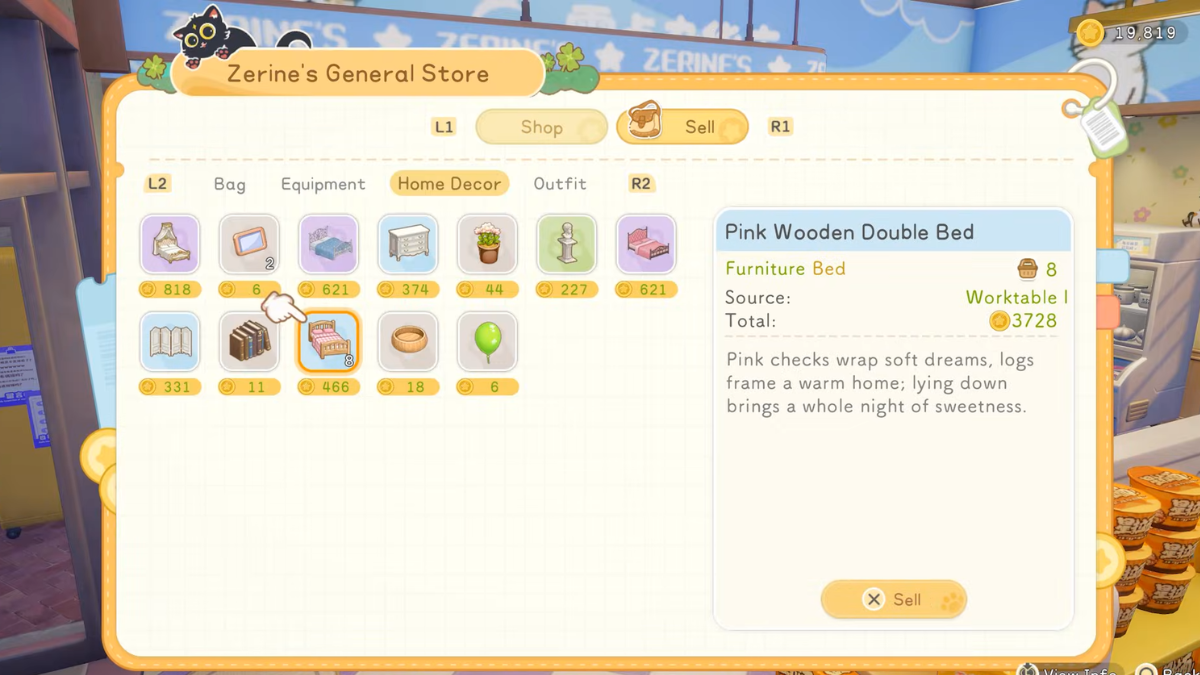Select the blue iron-frame bed item
The image size is (1200, 675).
(328, 244)
